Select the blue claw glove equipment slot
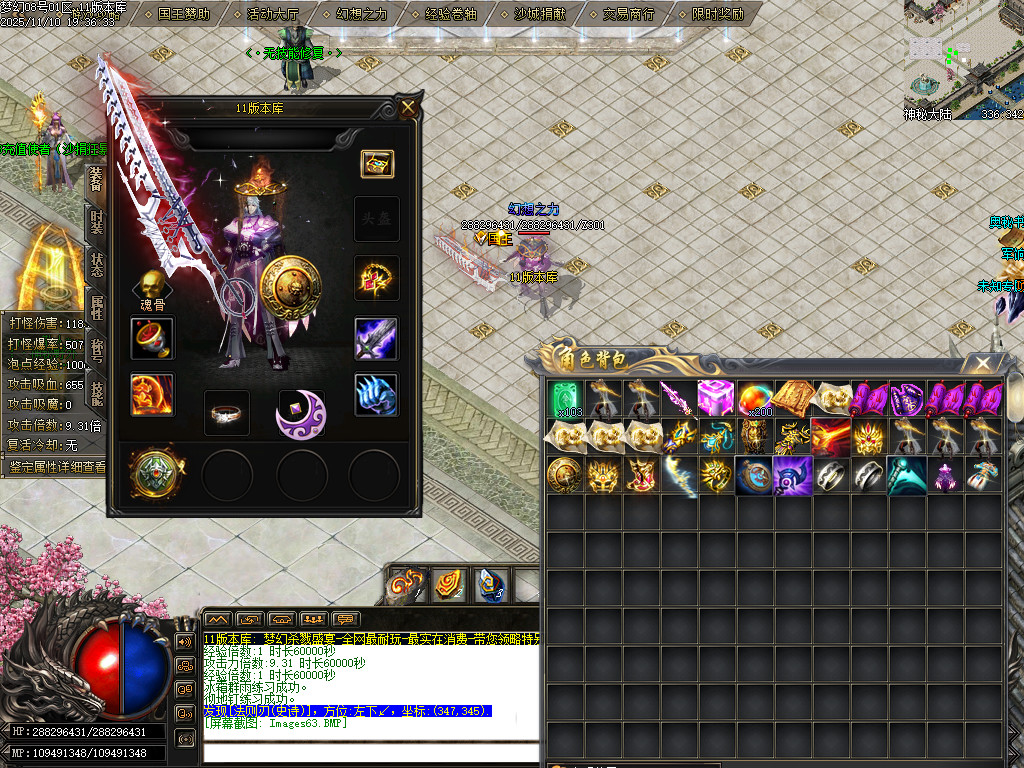 coord(376,395)
